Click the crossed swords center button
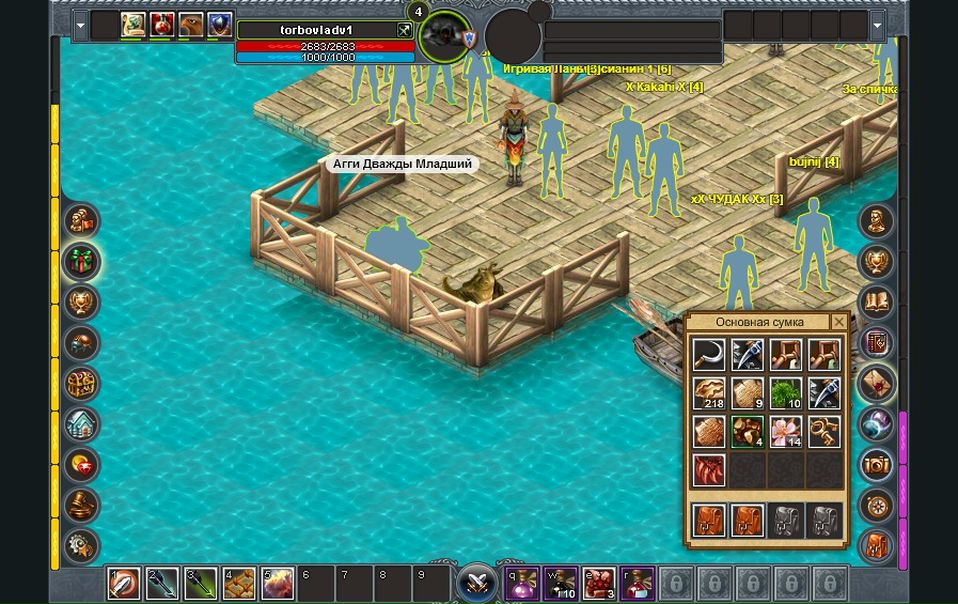Screen dimensions: 958x604 [477, 583]
